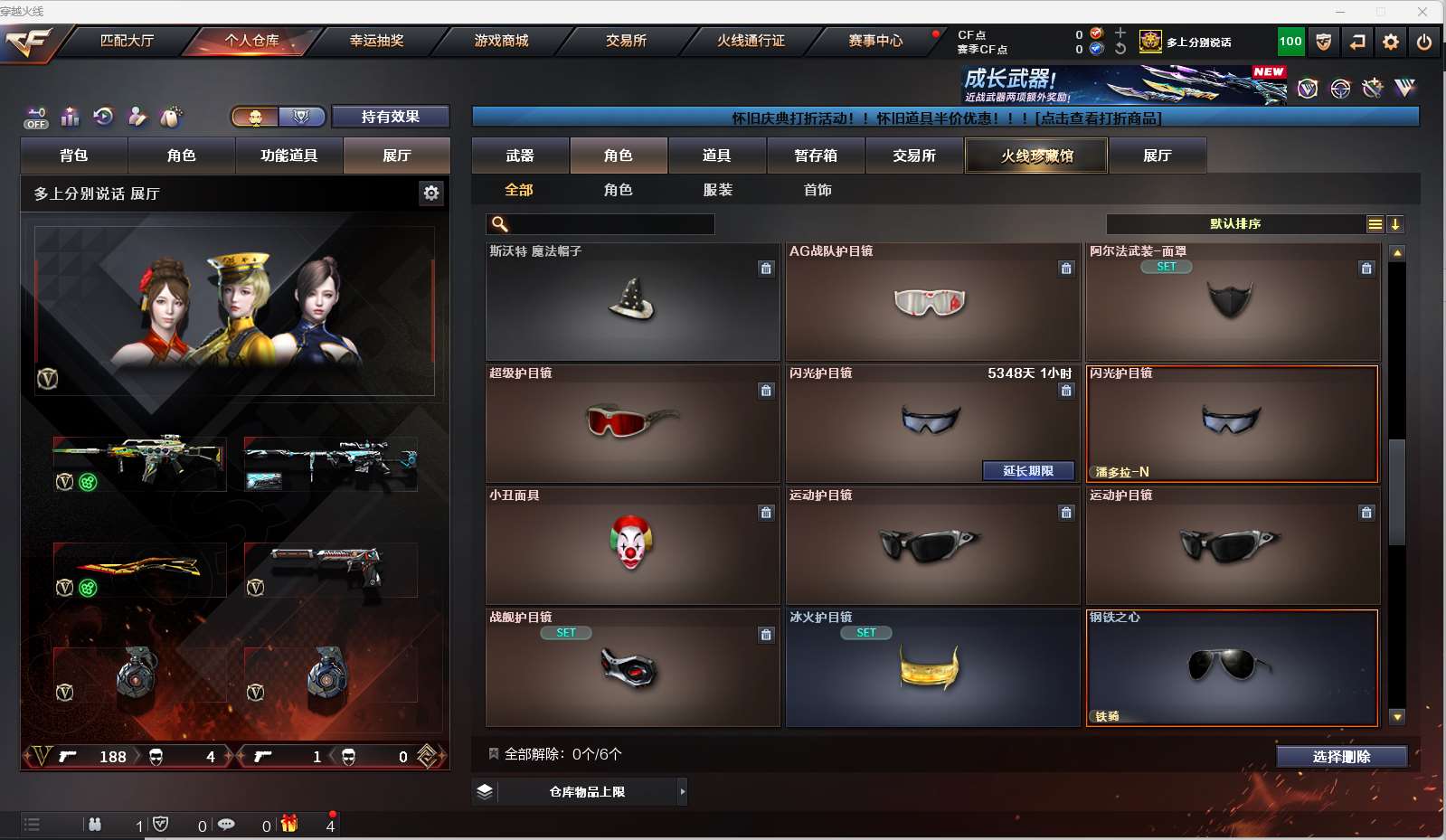Image resolution: width=1446 pixels, height=840 pixels.
Task: Choose the 斯沃特 魔法帽子 witch hat
Action: [631, 301]
